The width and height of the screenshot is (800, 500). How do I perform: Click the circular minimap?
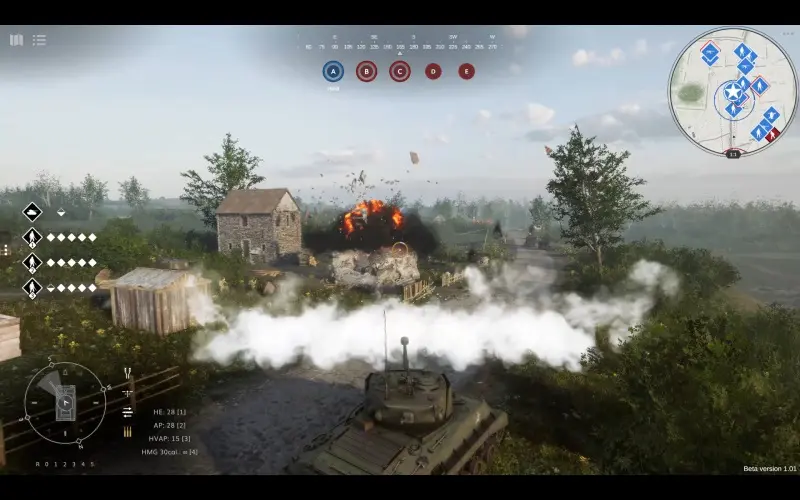coord(732,91)
